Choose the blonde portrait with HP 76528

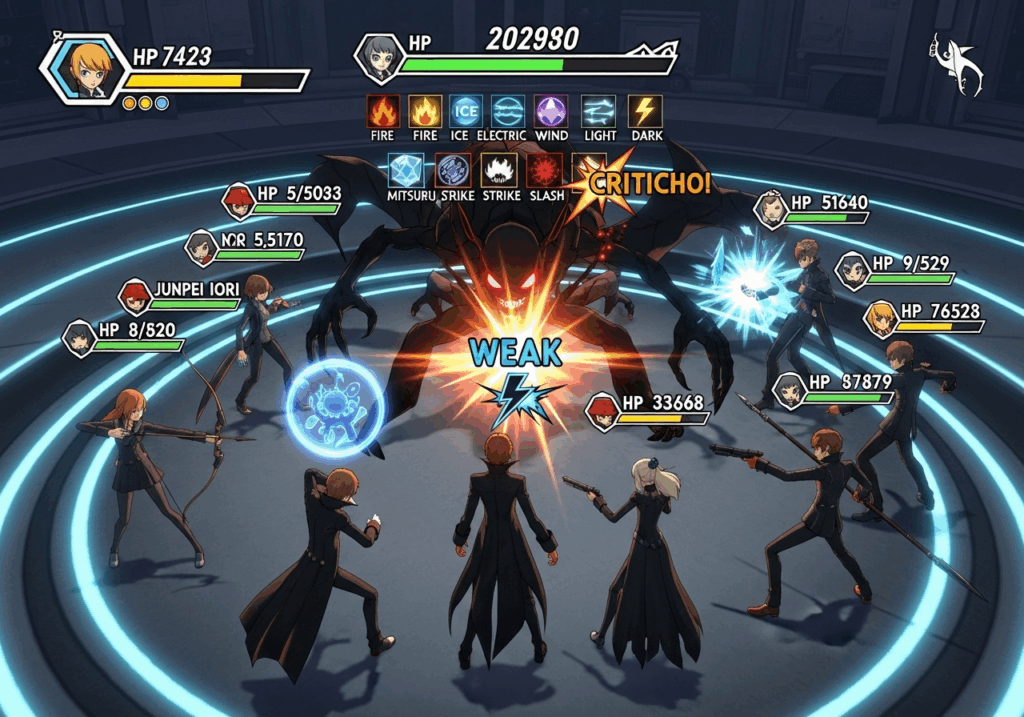(880, 318)
